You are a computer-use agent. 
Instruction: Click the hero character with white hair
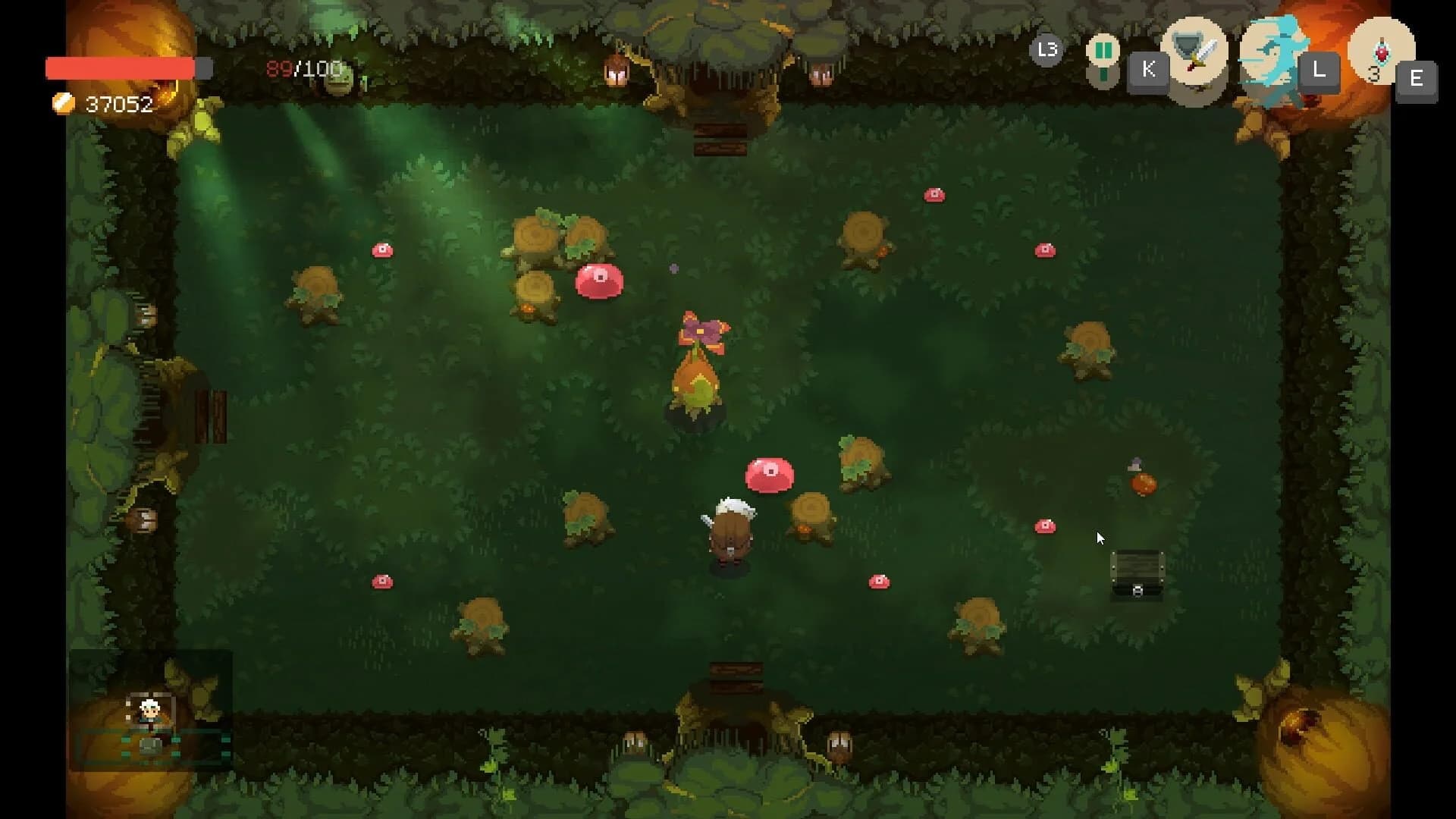730,527
